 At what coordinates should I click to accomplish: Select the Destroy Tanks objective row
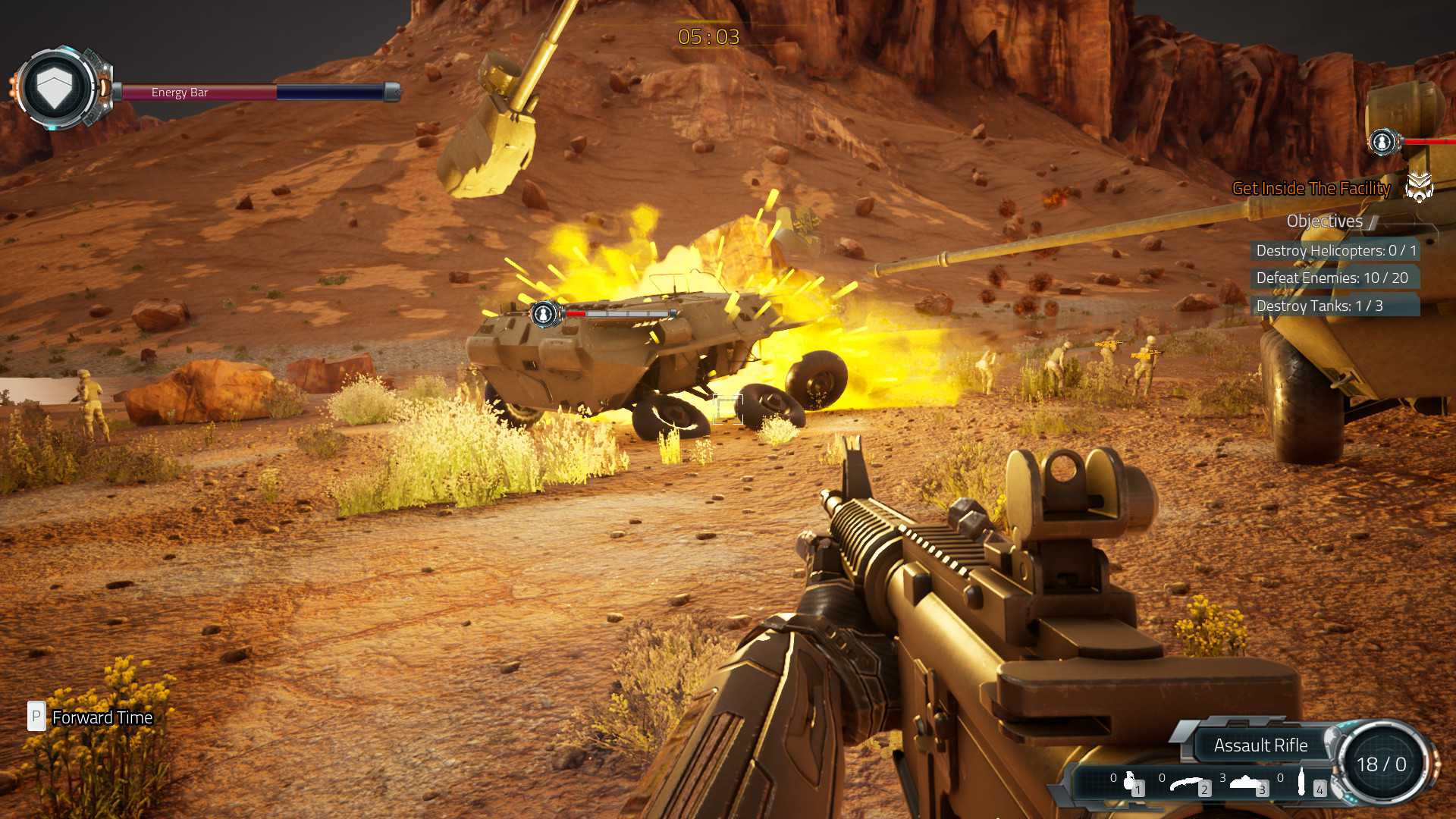(1319, 306)
